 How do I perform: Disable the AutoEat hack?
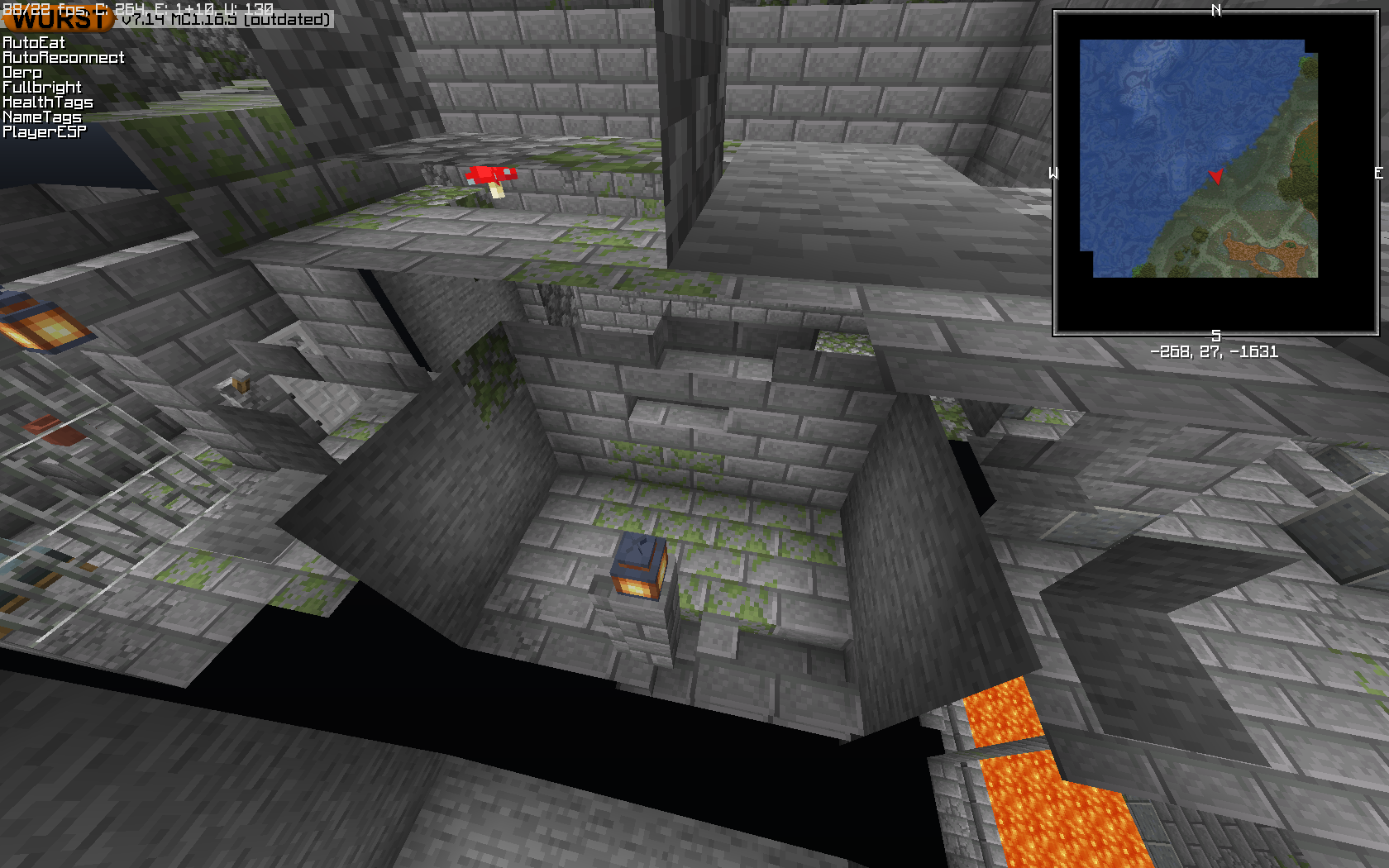(33, 42)
